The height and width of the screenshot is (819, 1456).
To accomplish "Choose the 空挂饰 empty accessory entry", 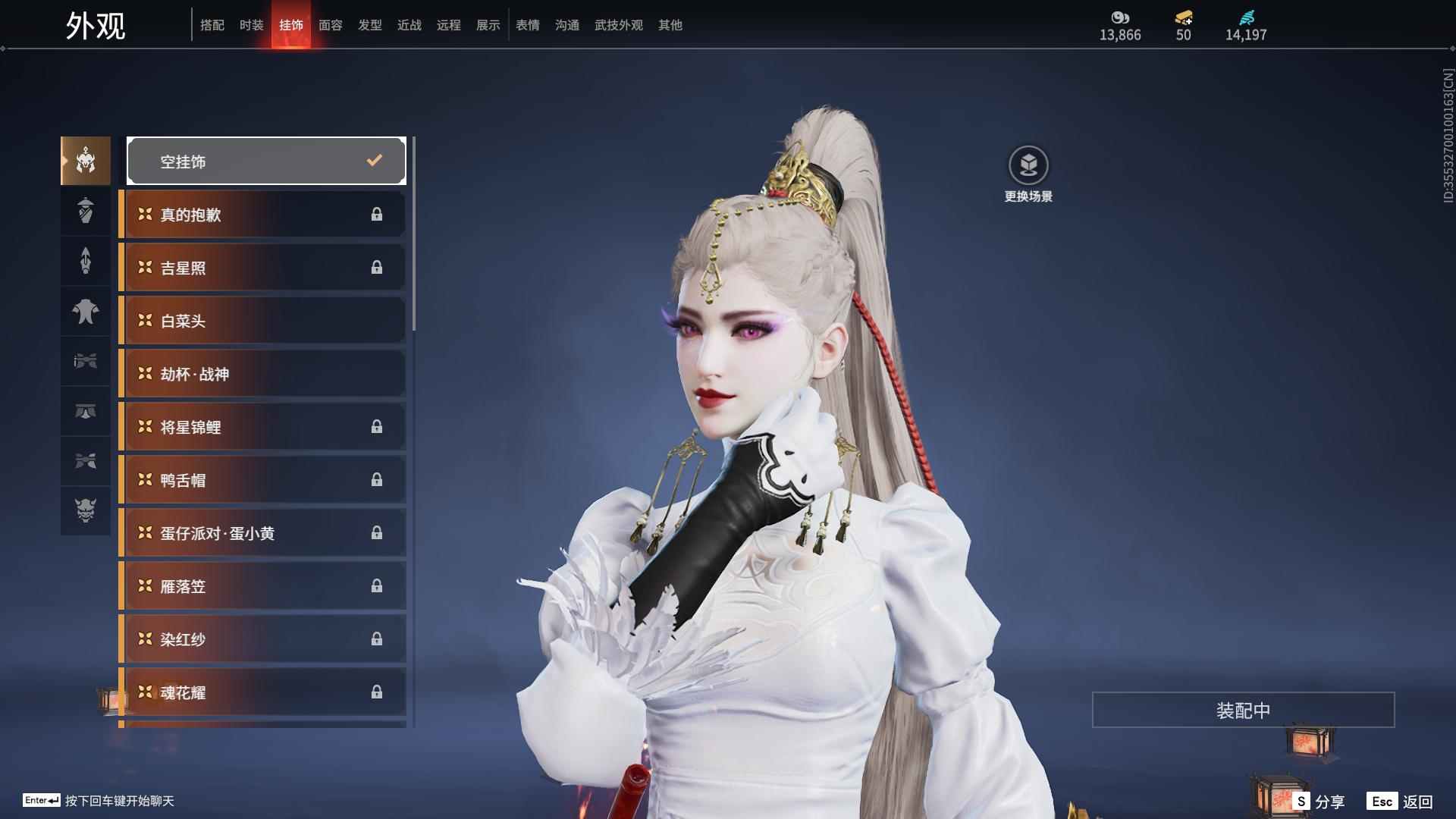I will (266, 161).
